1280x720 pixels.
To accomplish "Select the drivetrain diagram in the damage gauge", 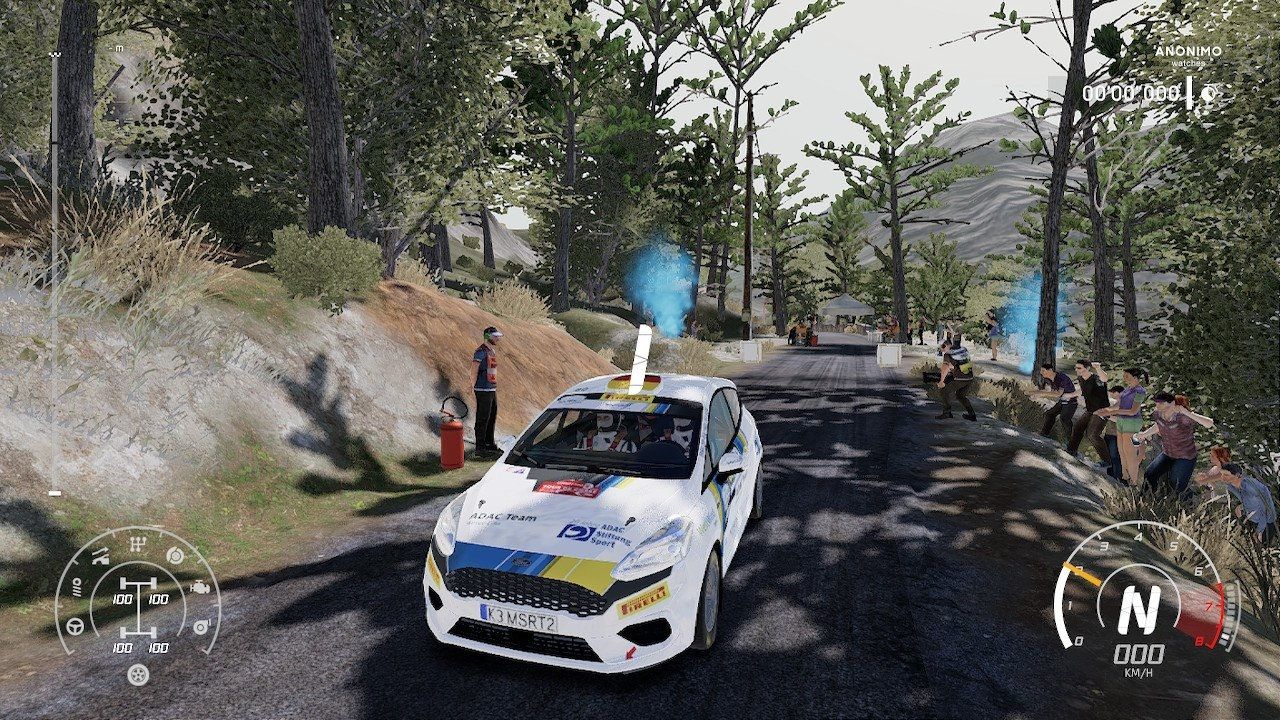I will click(x=137, y=606).
